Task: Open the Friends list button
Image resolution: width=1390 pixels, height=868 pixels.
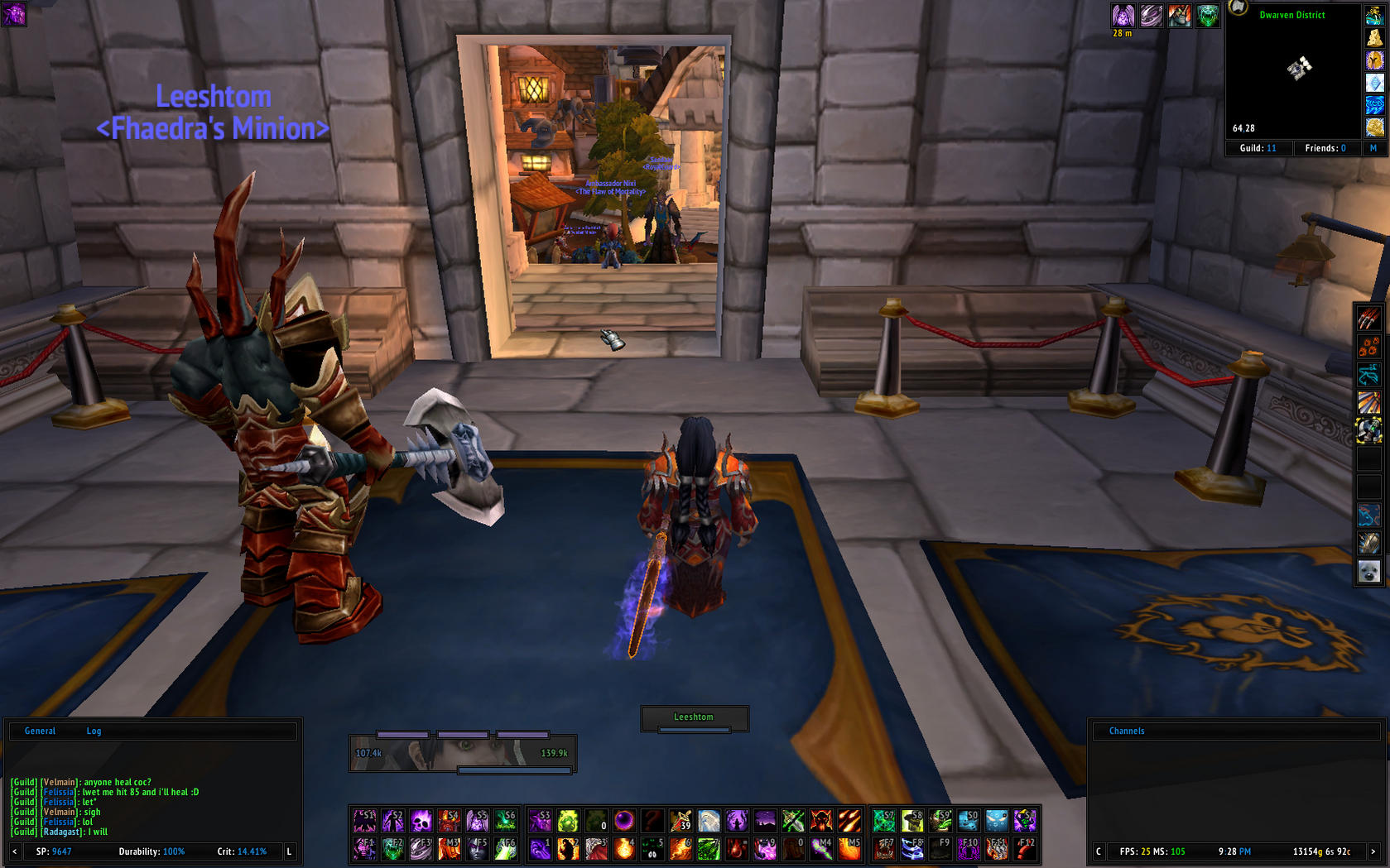Action: [x=1325, y=148]
